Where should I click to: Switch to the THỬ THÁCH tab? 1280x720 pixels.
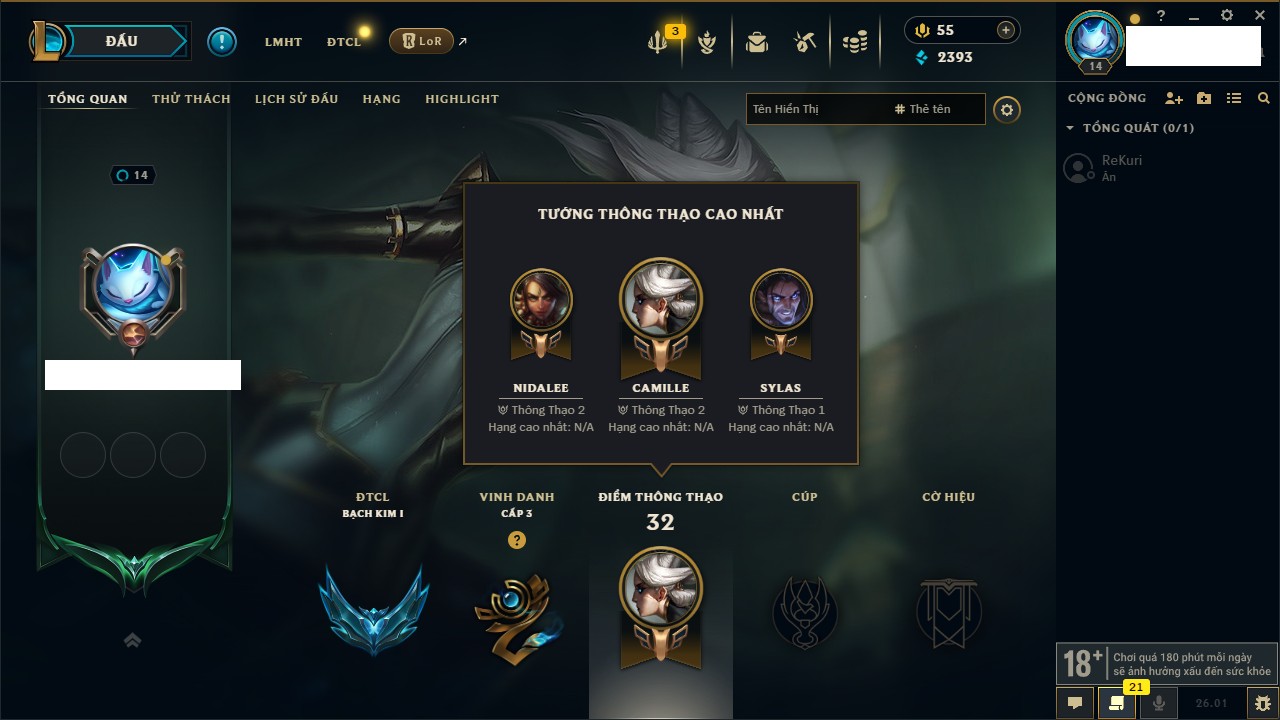(191, 99)
